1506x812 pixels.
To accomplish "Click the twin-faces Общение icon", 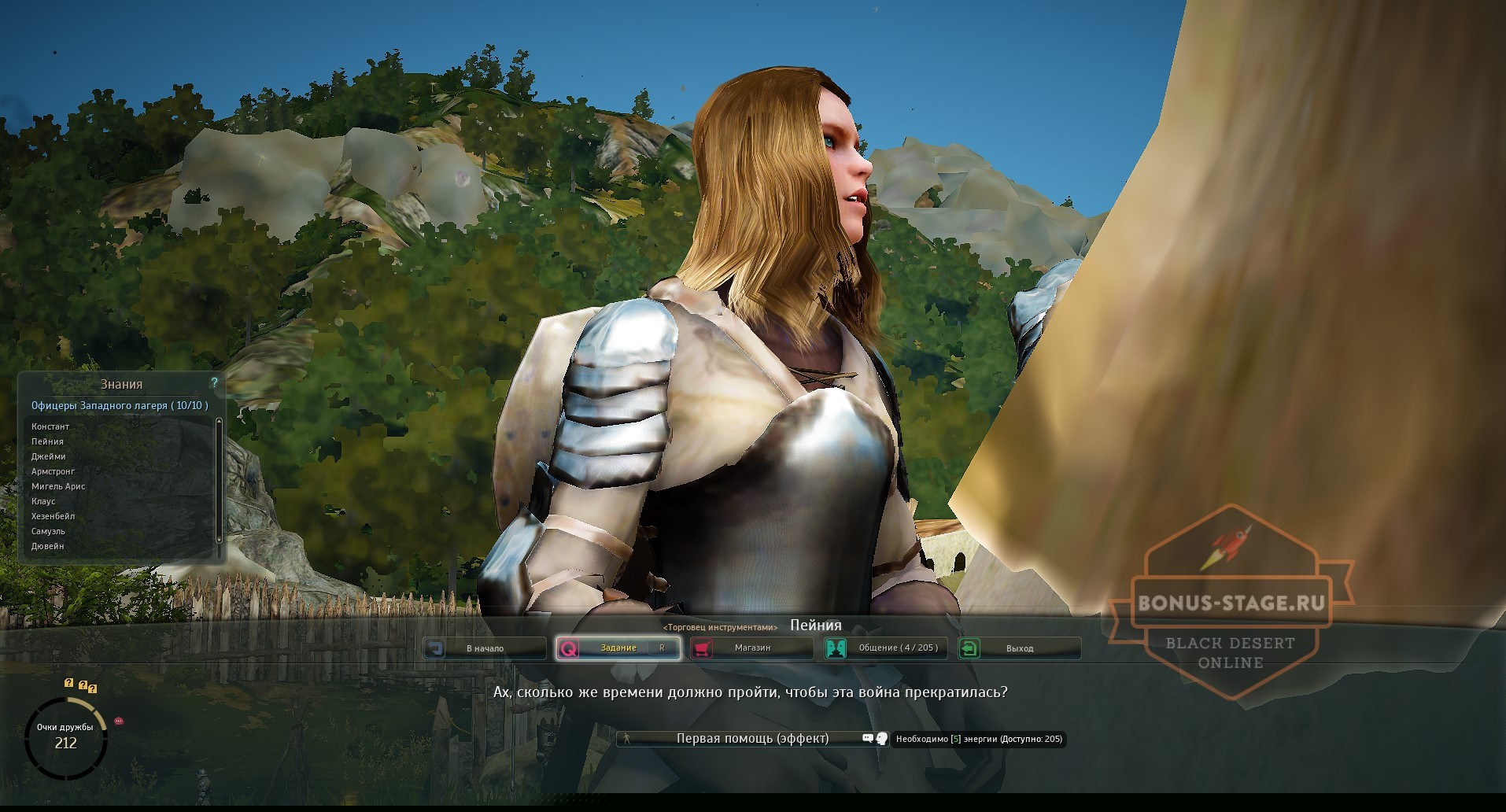I will [836, 648].
